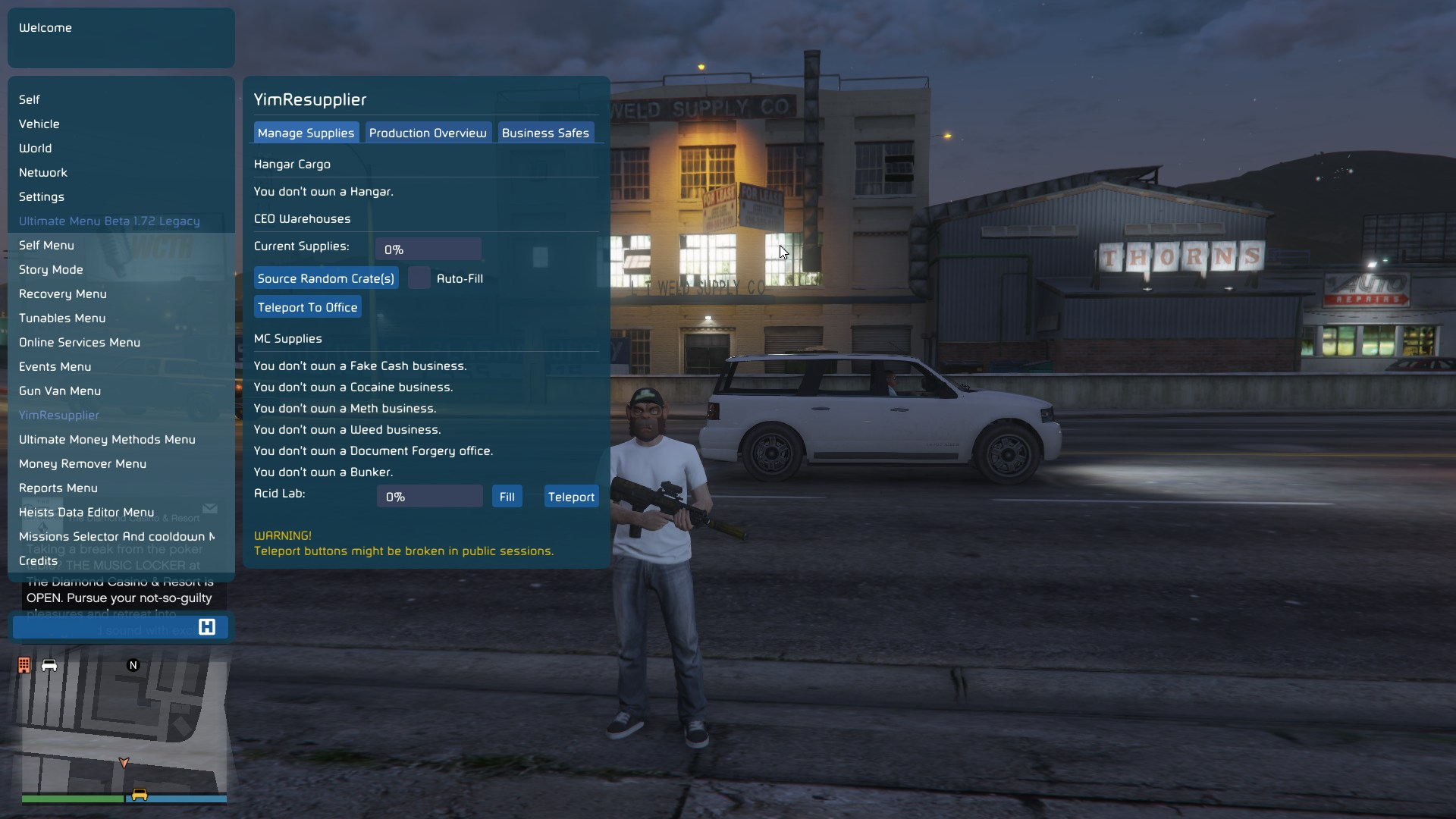Select the Manage Supplies tab
Viewport: 1456px width, 819px height.
[x=306, y=133]
